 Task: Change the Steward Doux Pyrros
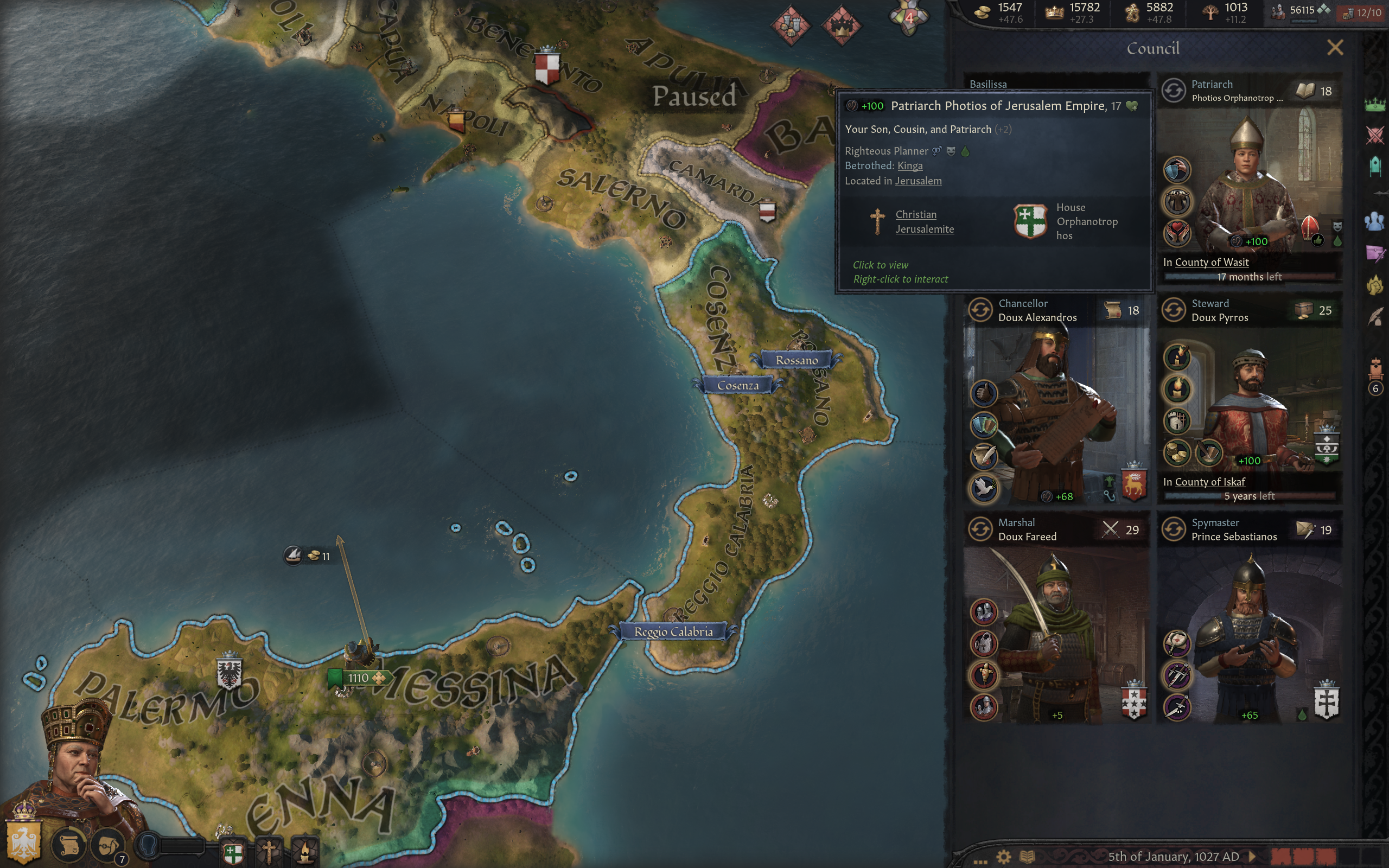pos(1174,310)
